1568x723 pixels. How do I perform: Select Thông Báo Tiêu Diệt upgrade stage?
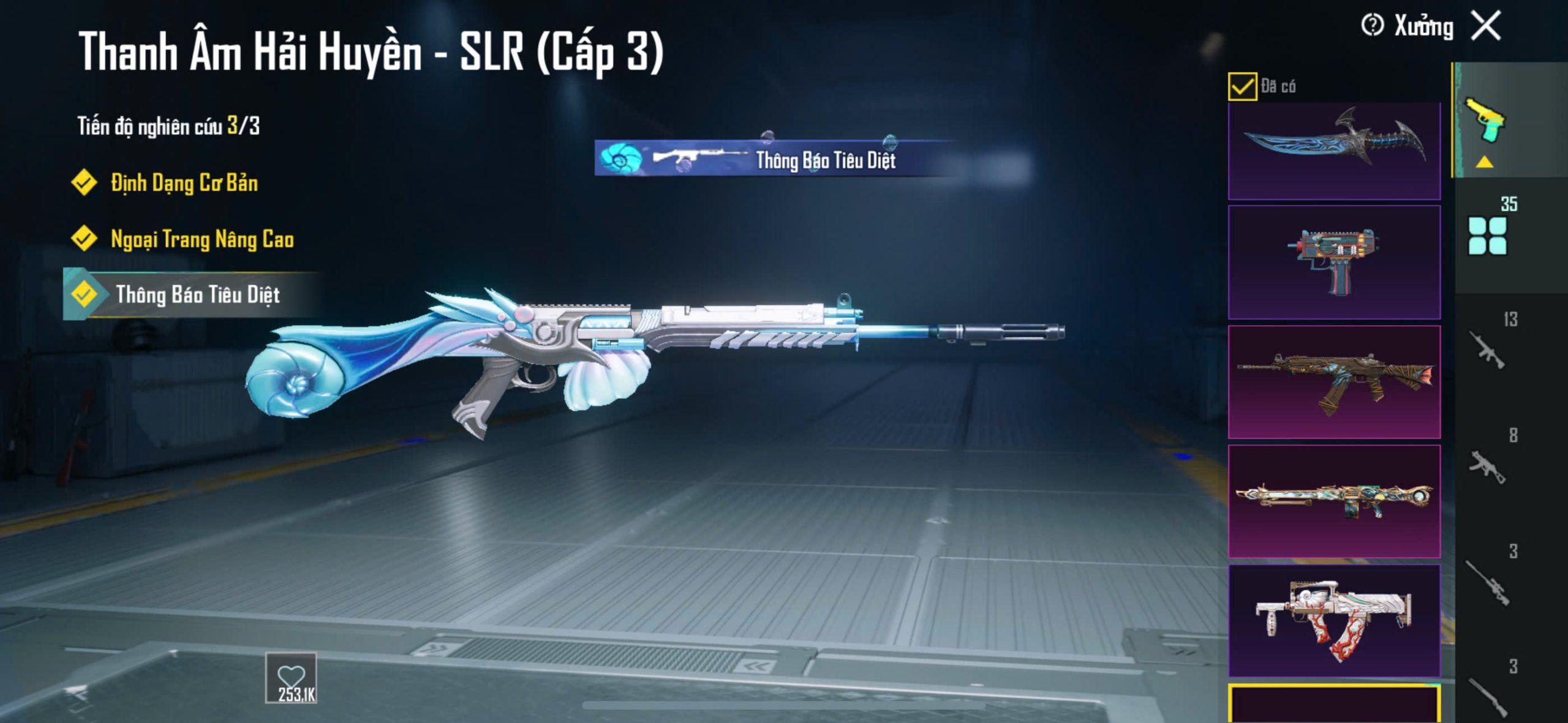(x=197, y=295)
